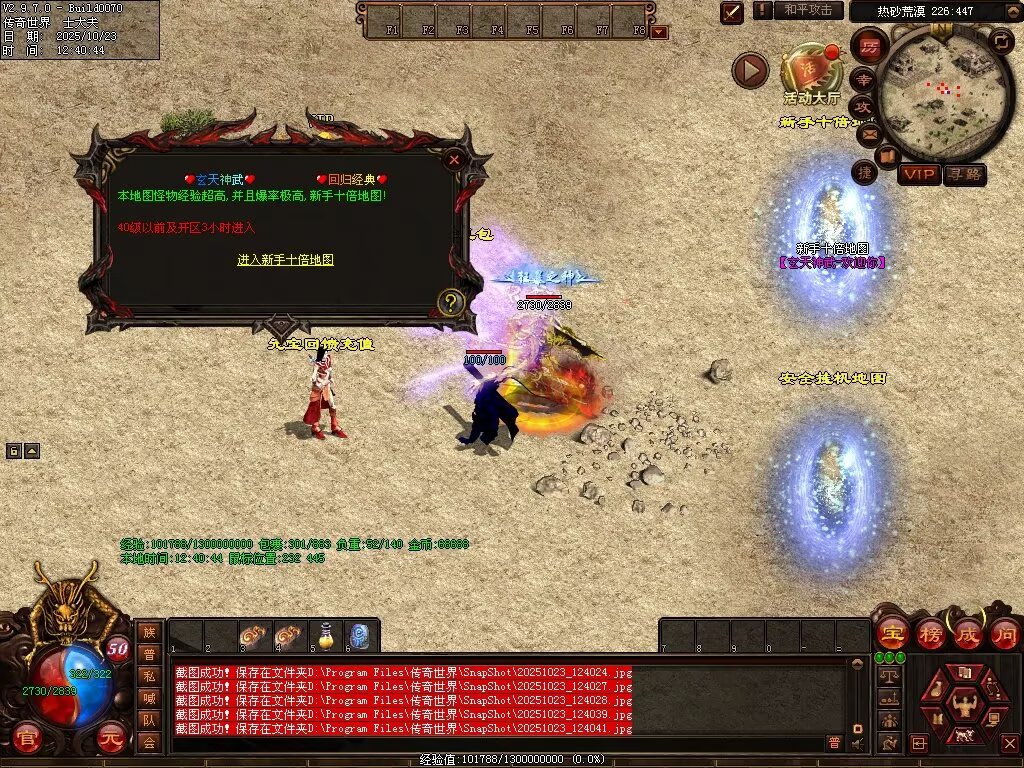Open the 宝 treasure shop button
1024x768 pixels.
891,633
